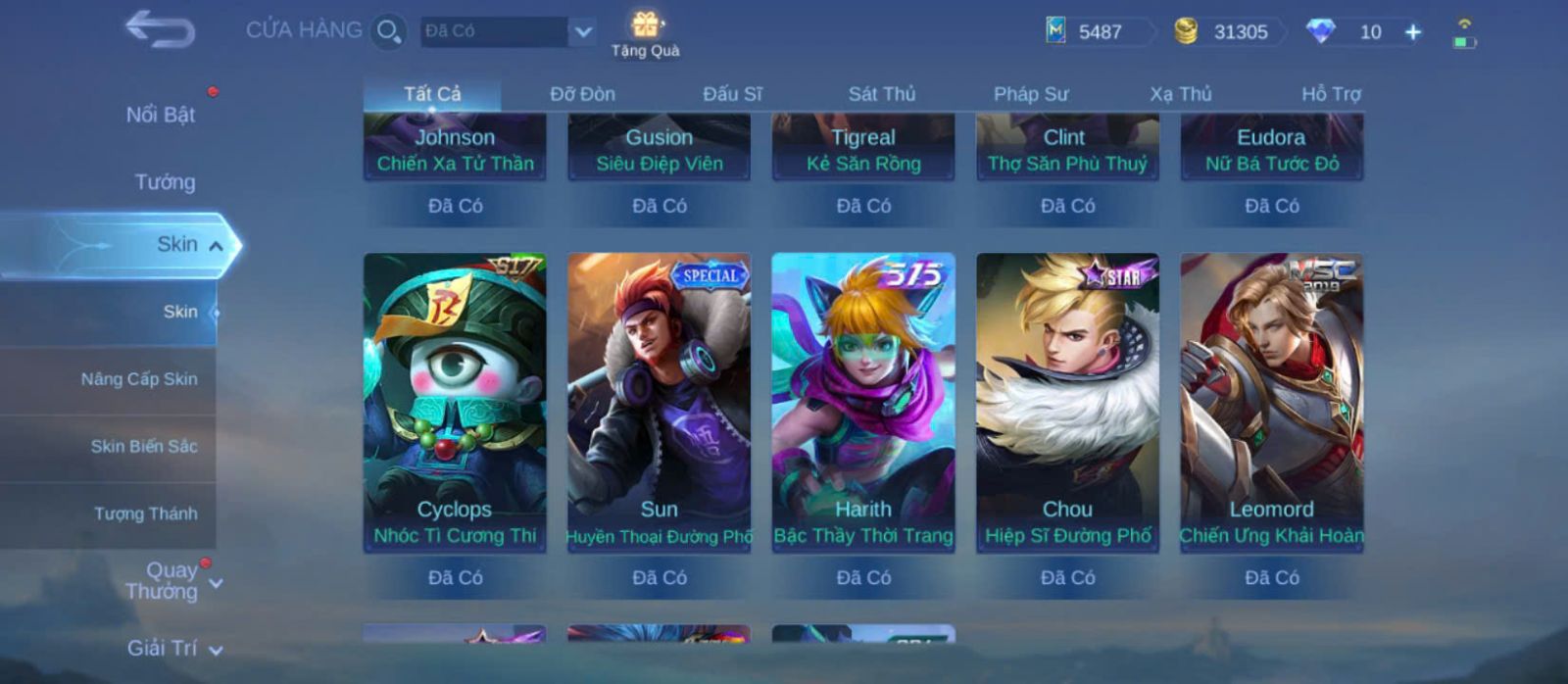Screen dimensions: 1568x684
Task: View Leomord Chiến Ưng Khải Hoàn skin card
Action: (x=1271, y=402)
